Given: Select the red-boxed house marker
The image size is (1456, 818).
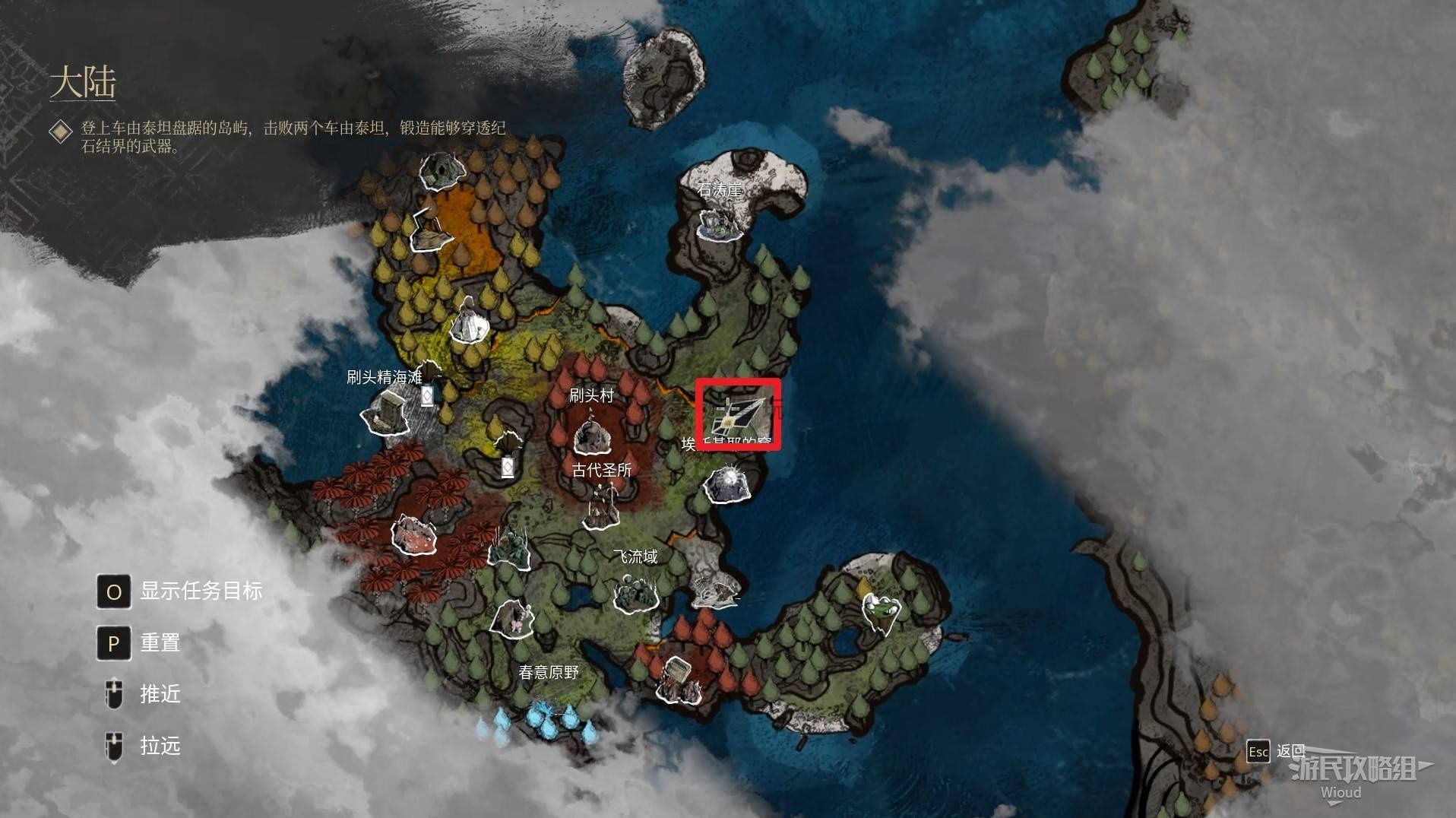Looking at the screenshot, I should pos(737,415).
